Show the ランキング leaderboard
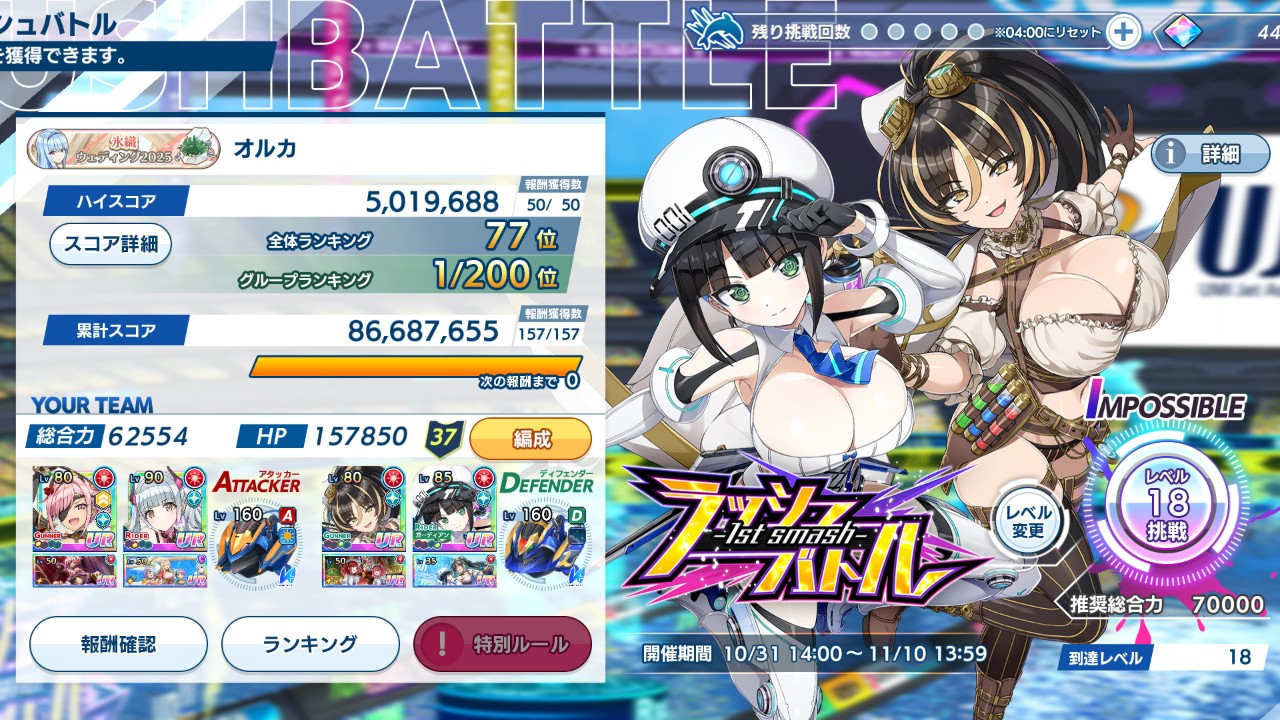The height and width of the screenshot is (720, 1280). click(x=310, y=644)
